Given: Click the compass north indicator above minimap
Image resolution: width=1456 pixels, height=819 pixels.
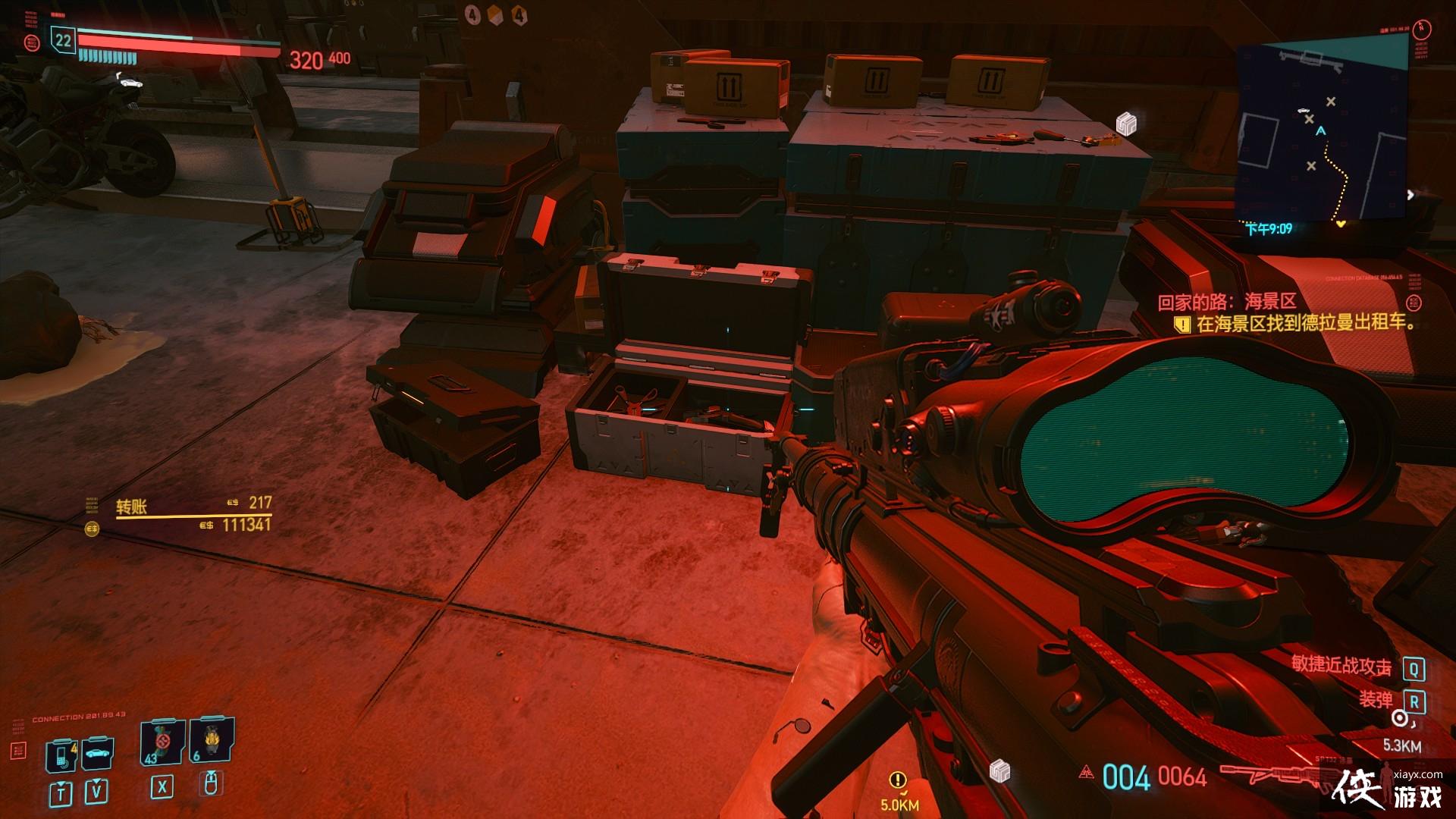Looking at the screenshot, I should [x=1422, y=30].
